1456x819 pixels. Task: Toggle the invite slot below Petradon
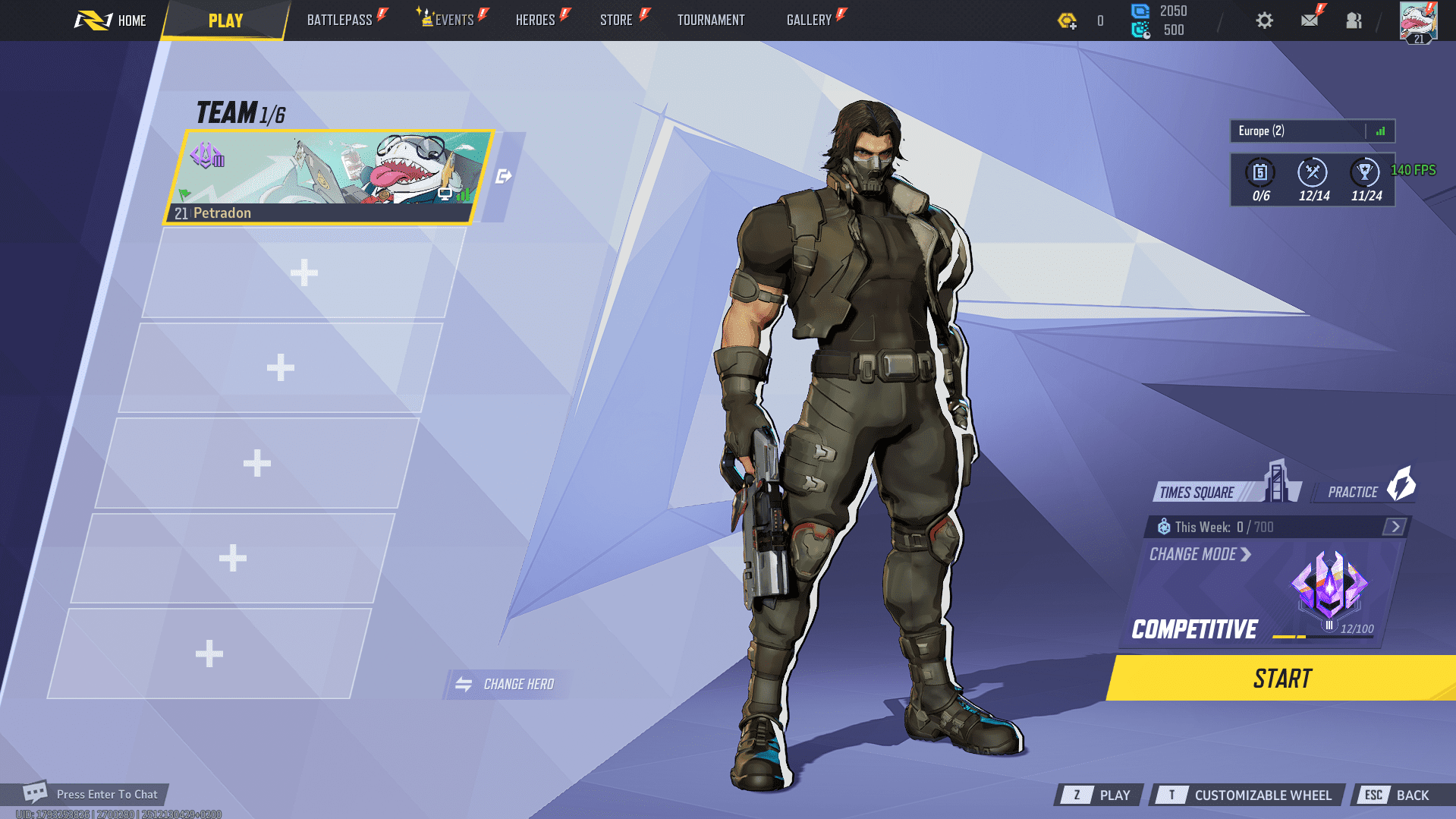(303, 273)
